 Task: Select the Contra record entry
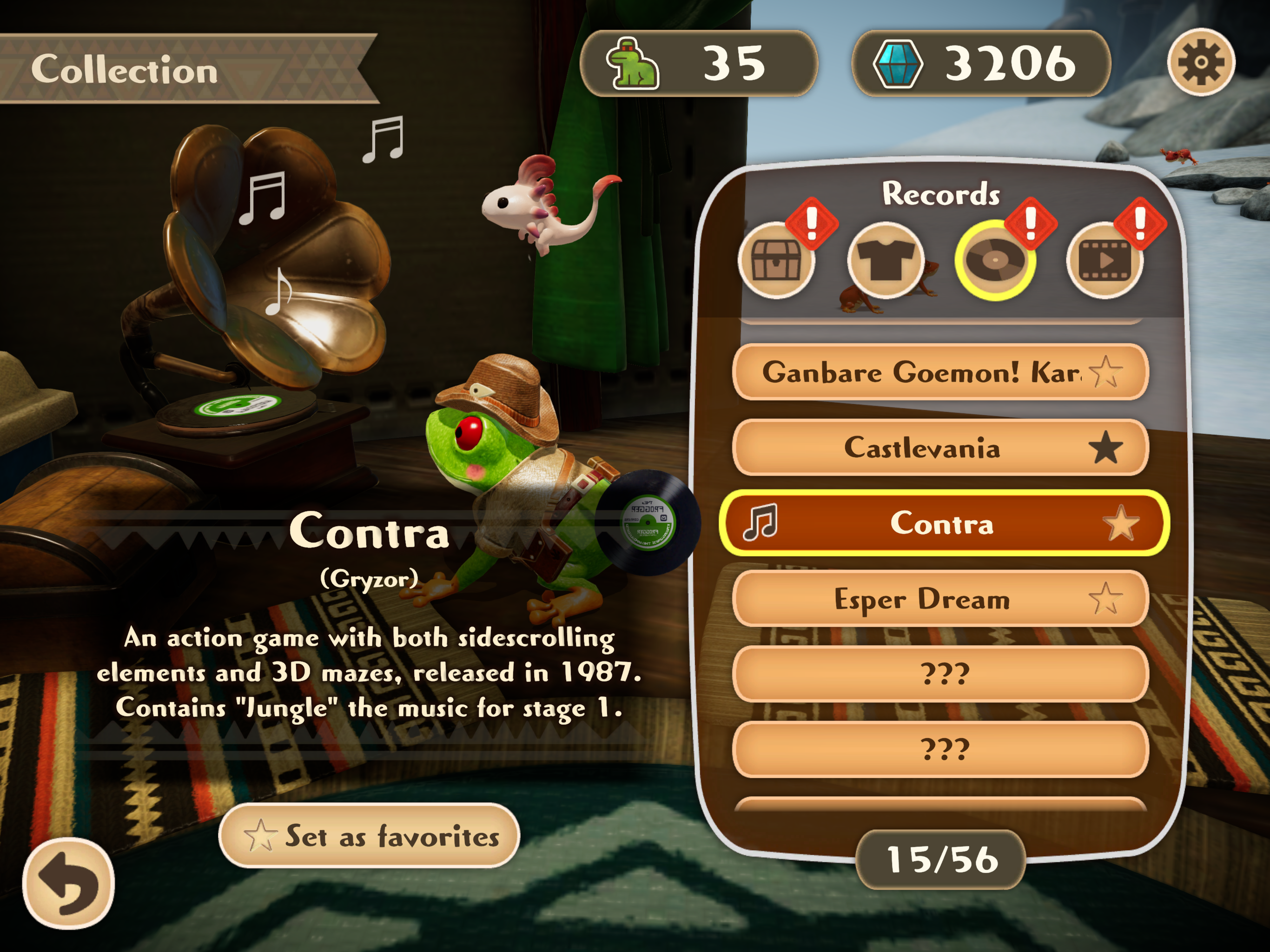[x=942, y=523]
